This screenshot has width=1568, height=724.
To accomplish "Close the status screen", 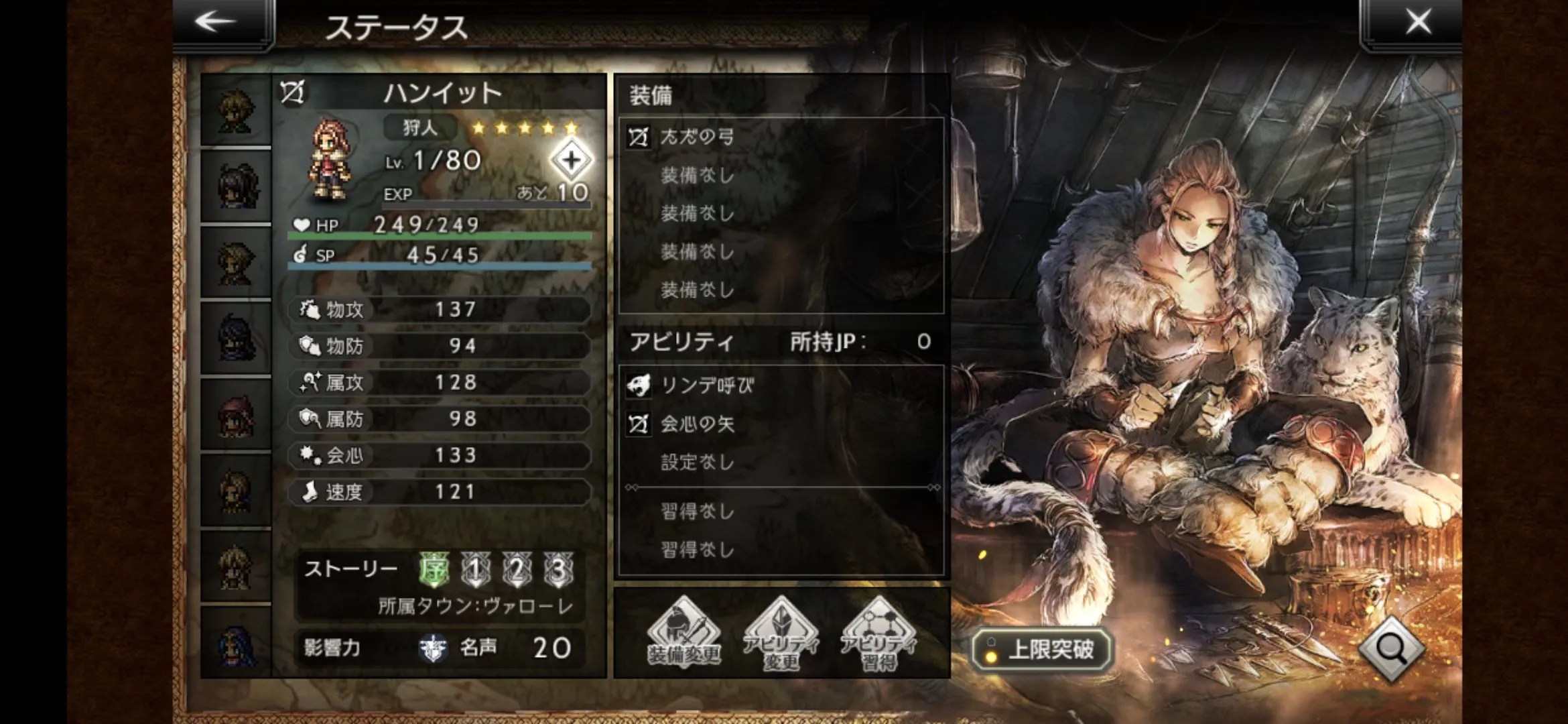I will 1417,22.
